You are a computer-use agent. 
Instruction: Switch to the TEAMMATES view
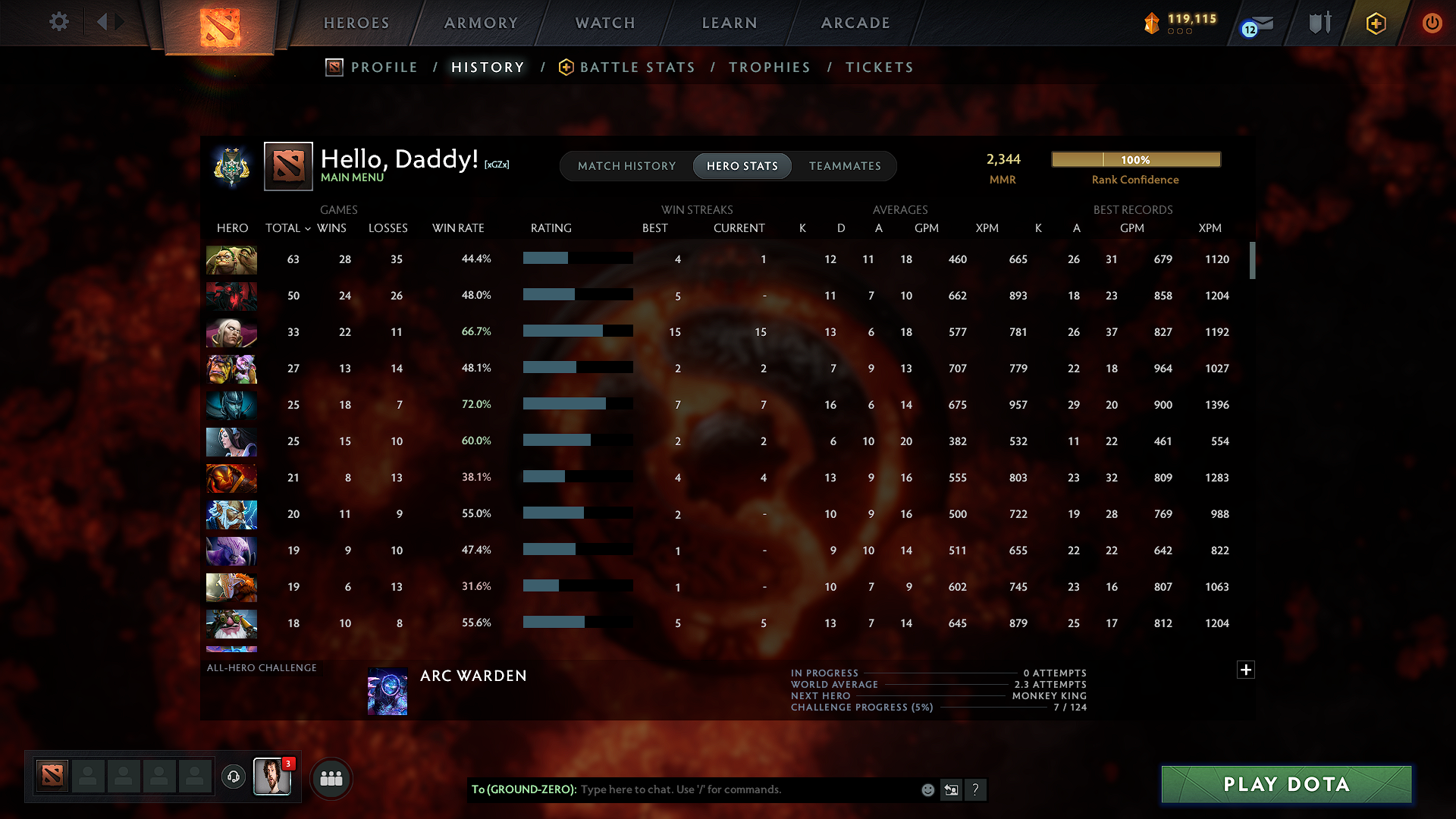tap(845, 166)
